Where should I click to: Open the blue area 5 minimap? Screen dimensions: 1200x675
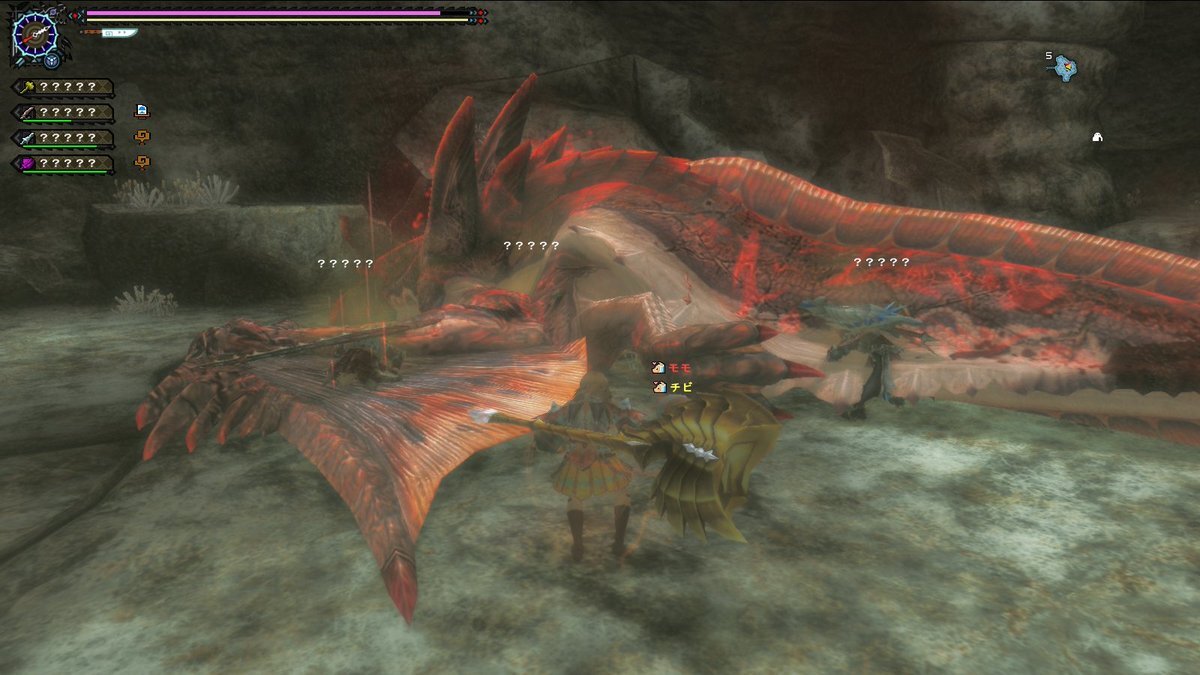[1068, 67]
